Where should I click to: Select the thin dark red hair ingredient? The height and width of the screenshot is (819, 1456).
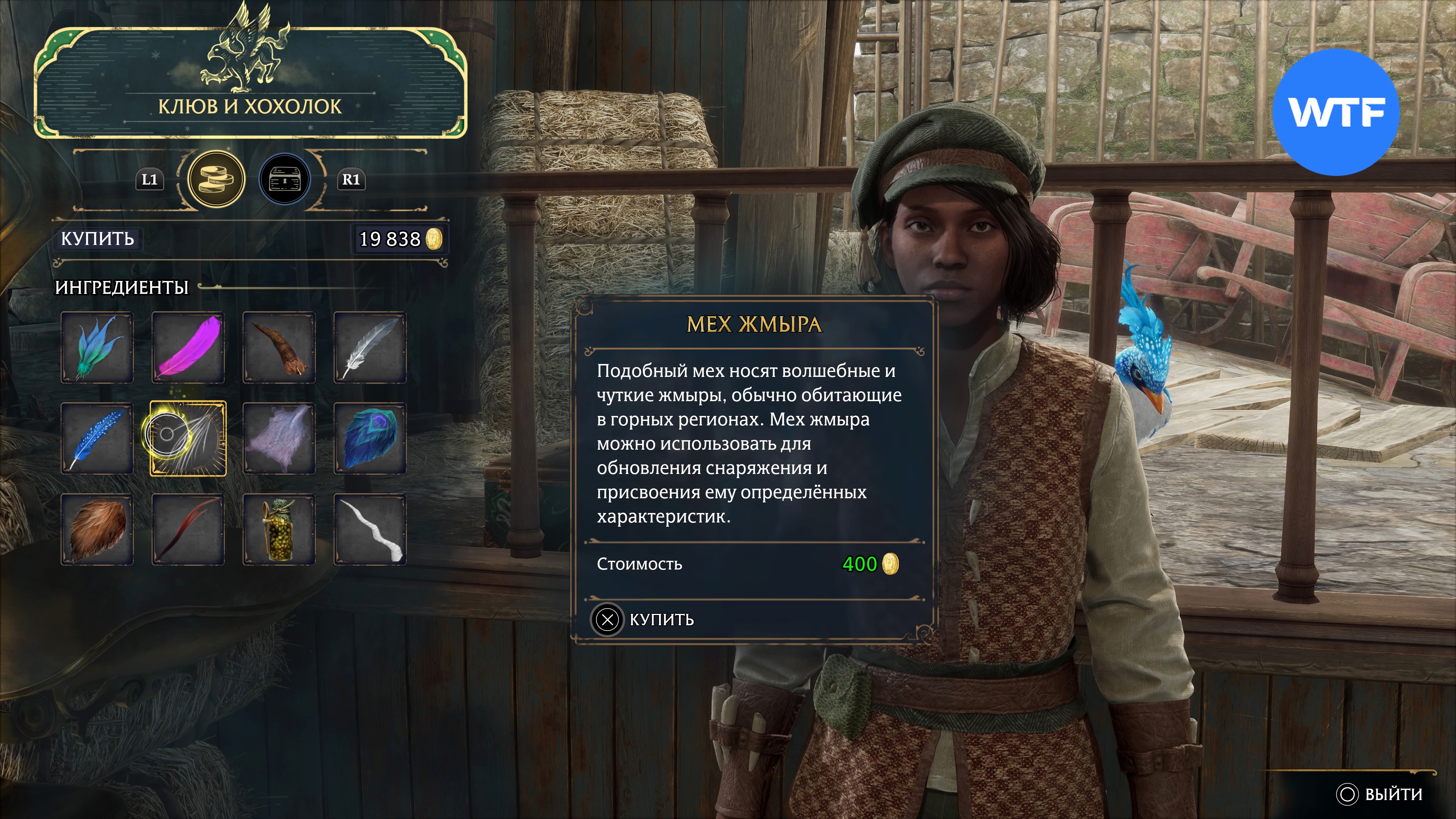point(188,530)
